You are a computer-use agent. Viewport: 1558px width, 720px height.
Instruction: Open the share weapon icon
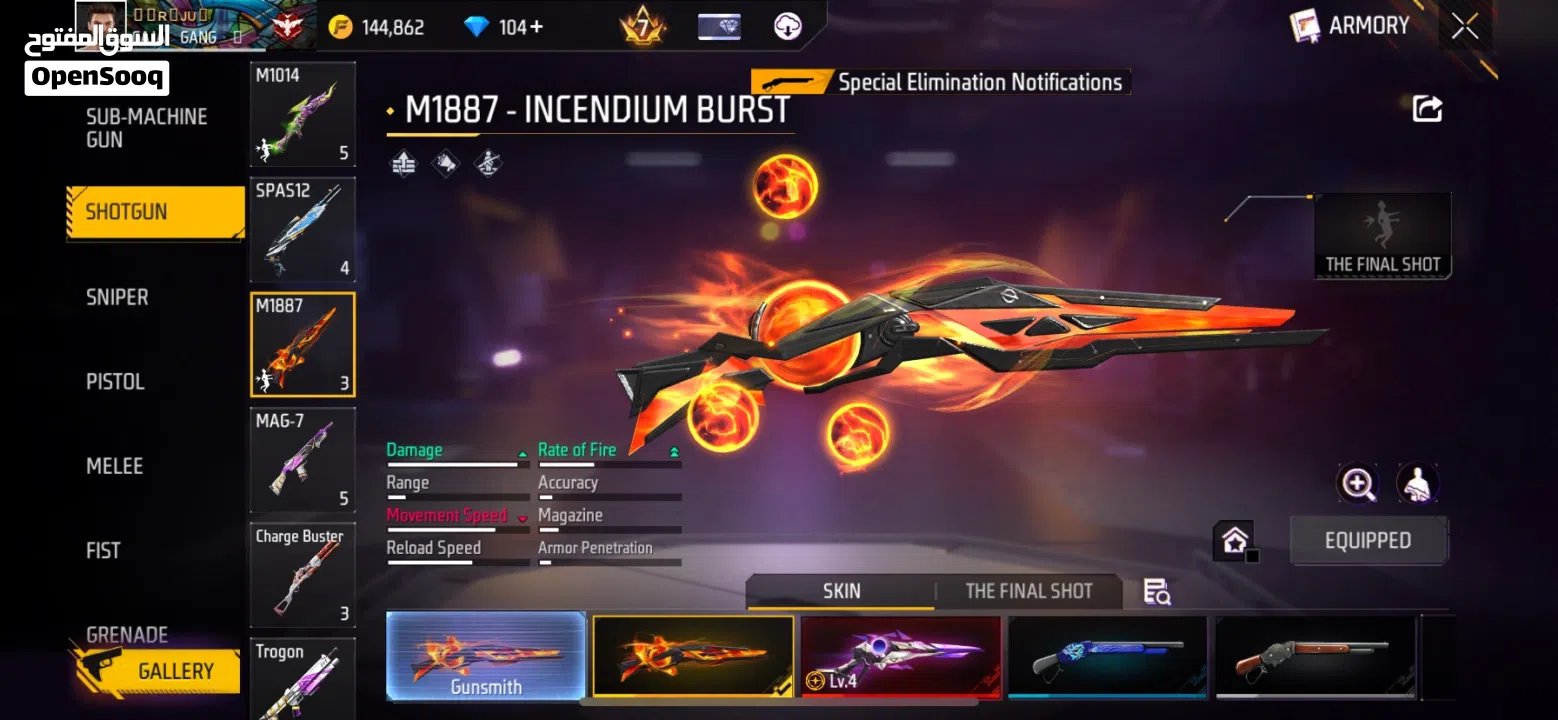point(1427,108)
